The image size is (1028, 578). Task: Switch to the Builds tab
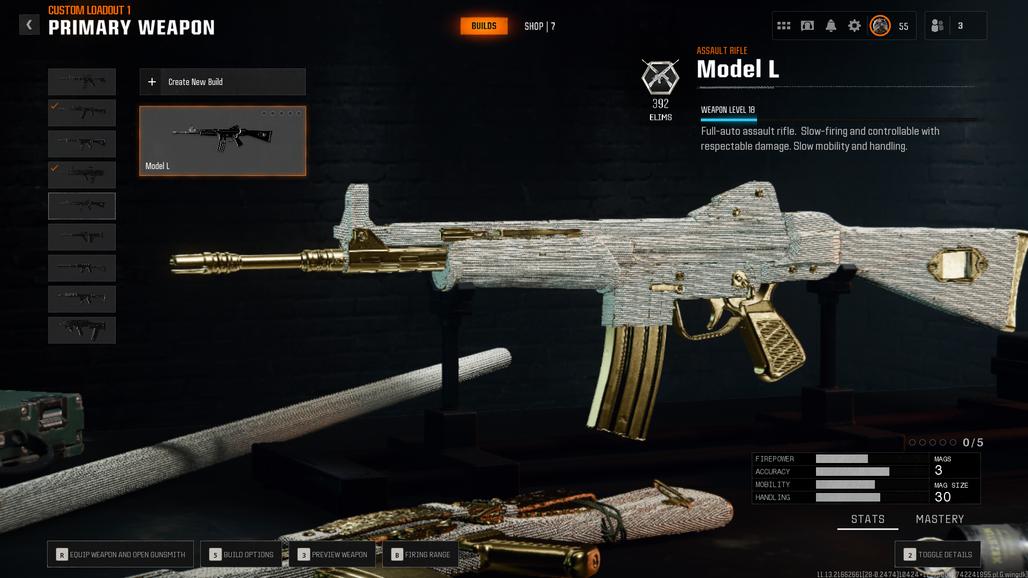coord(484,26)
